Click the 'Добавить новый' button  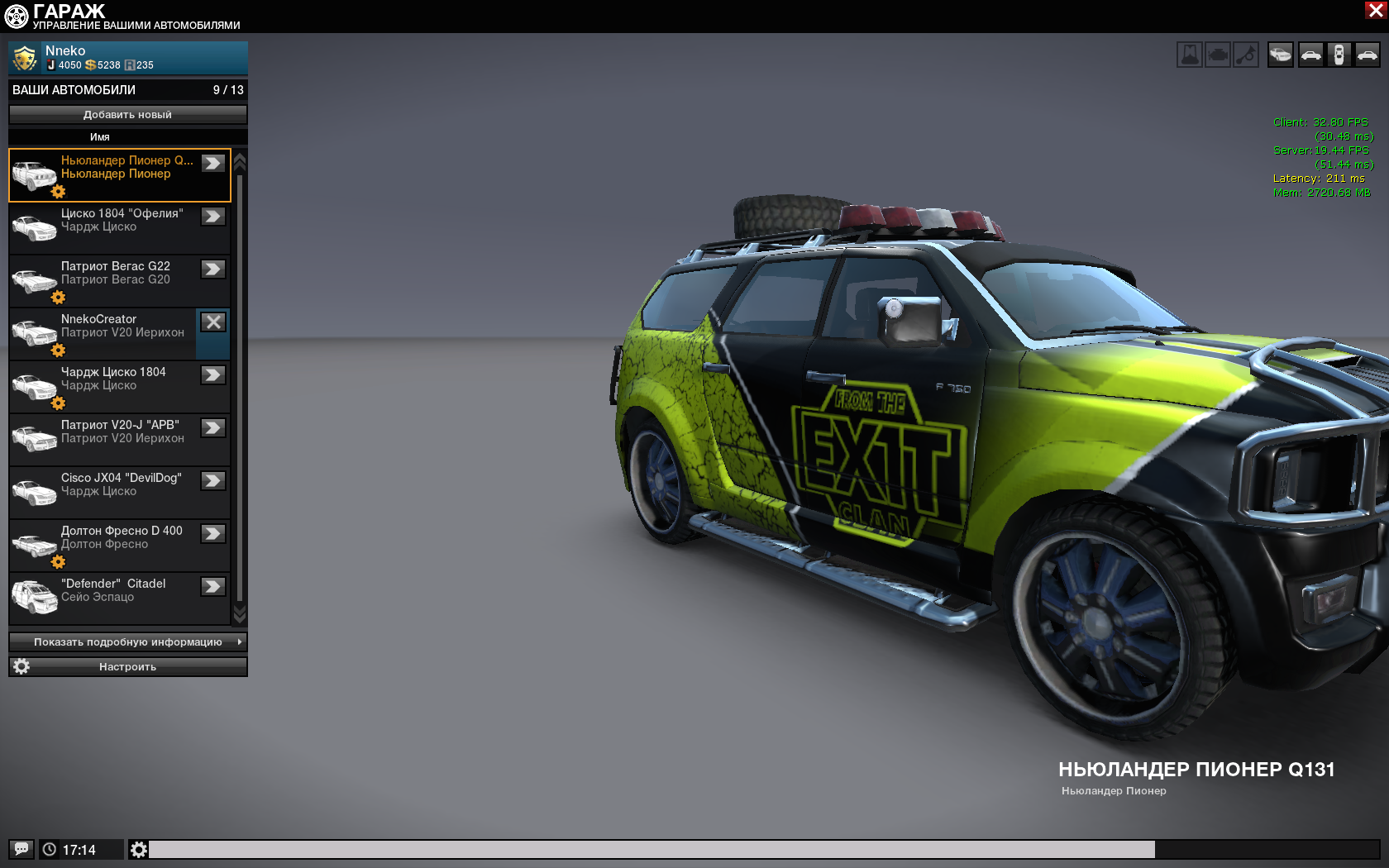point(127,115)
